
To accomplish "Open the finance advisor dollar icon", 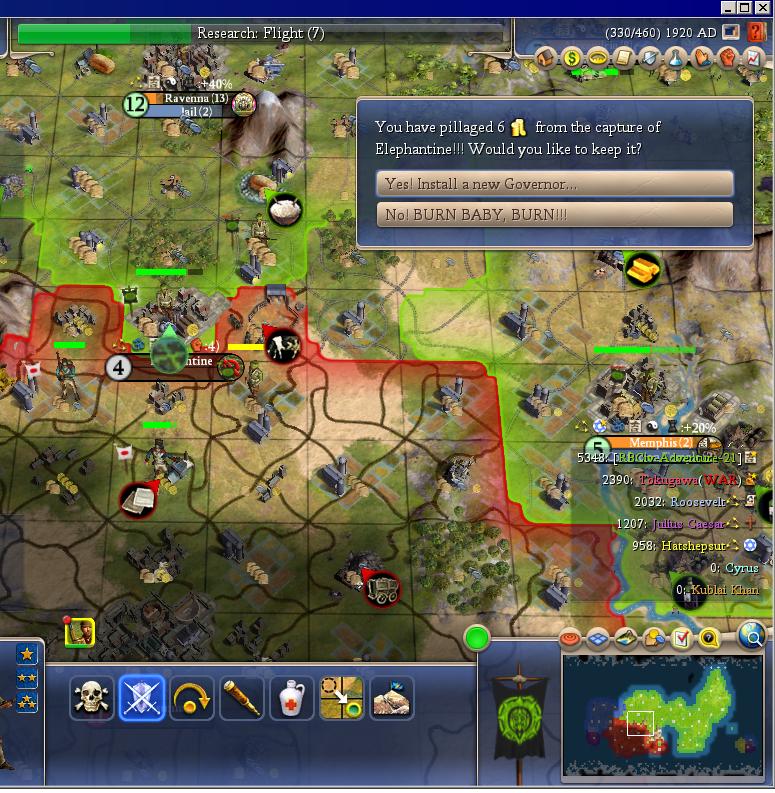I will tap(573, 59).
